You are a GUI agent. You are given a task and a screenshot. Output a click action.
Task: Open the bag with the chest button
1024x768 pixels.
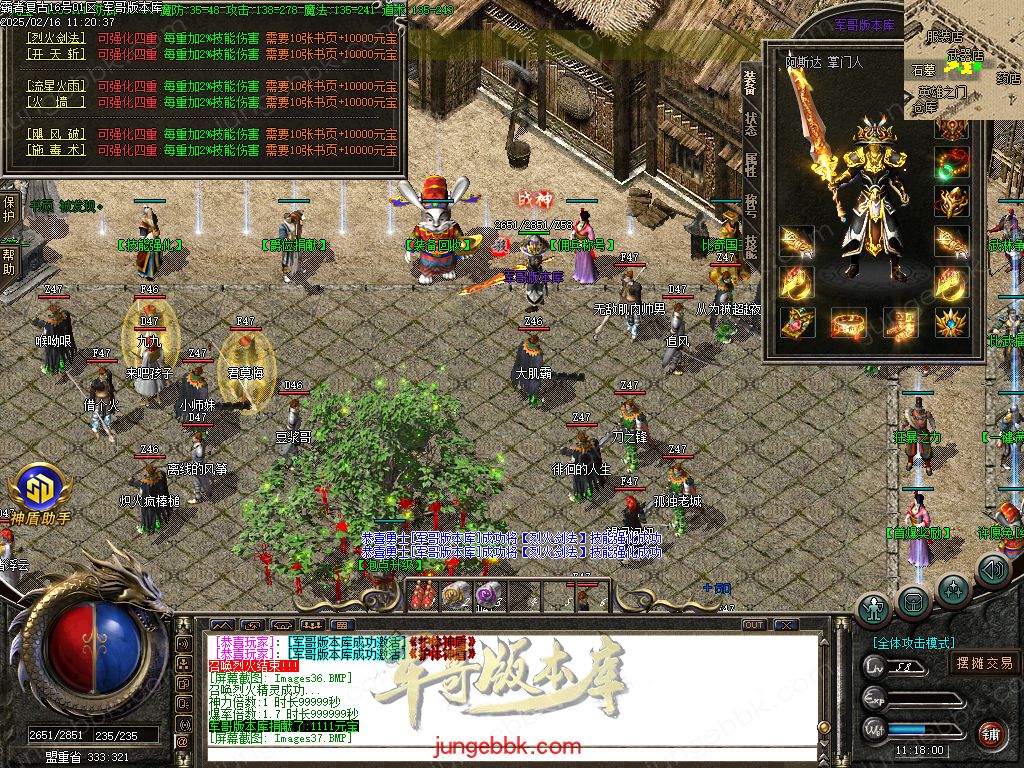click(912, 601)
